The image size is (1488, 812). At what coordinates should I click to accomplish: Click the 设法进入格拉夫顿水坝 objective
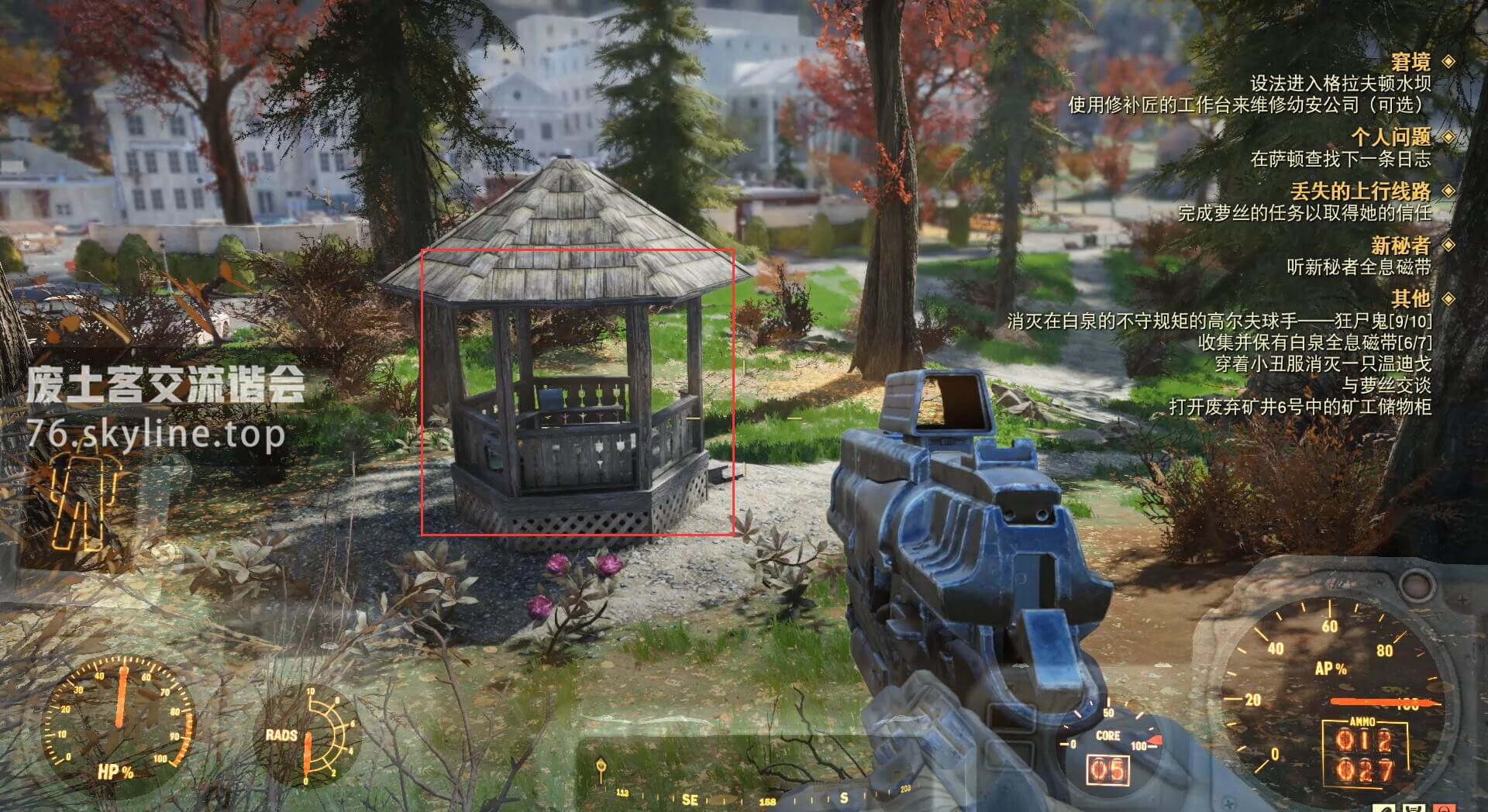coord(1340,84)
